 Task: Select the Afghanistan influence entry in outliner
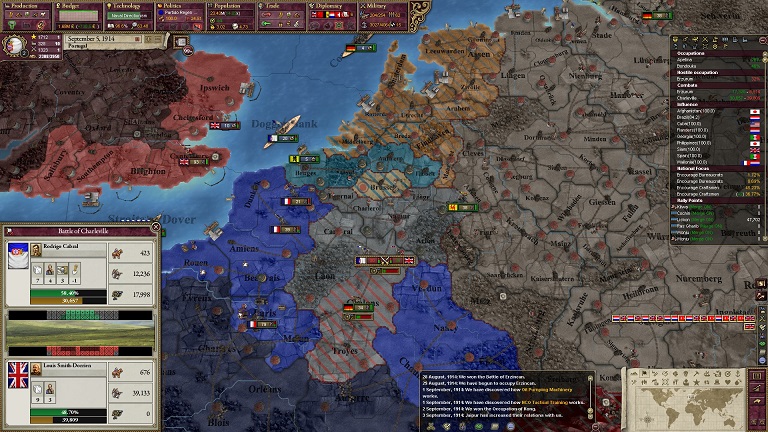[707, 111]
